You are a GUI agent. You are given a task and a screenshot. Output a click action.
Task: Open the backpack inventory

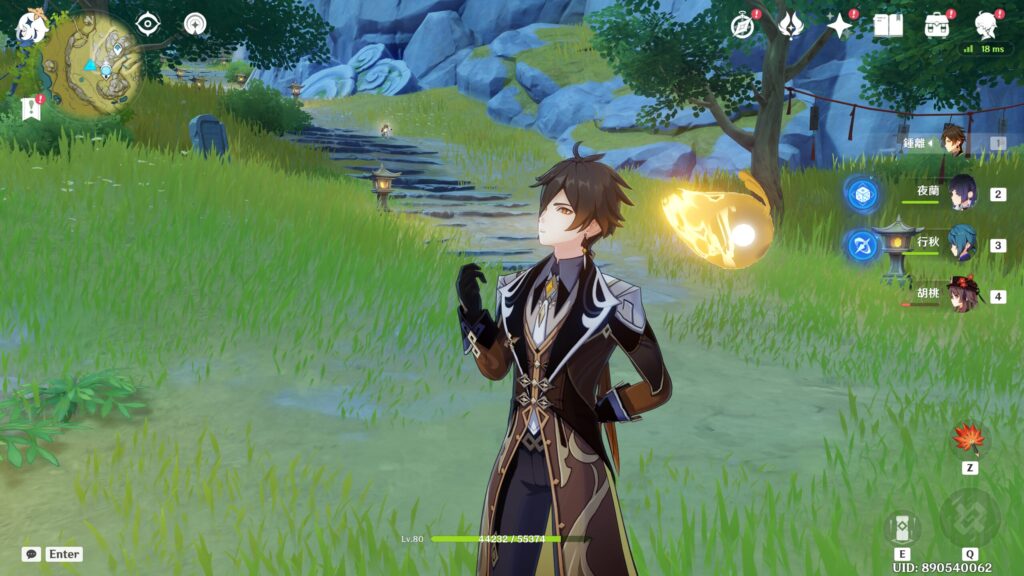point(937,25)
